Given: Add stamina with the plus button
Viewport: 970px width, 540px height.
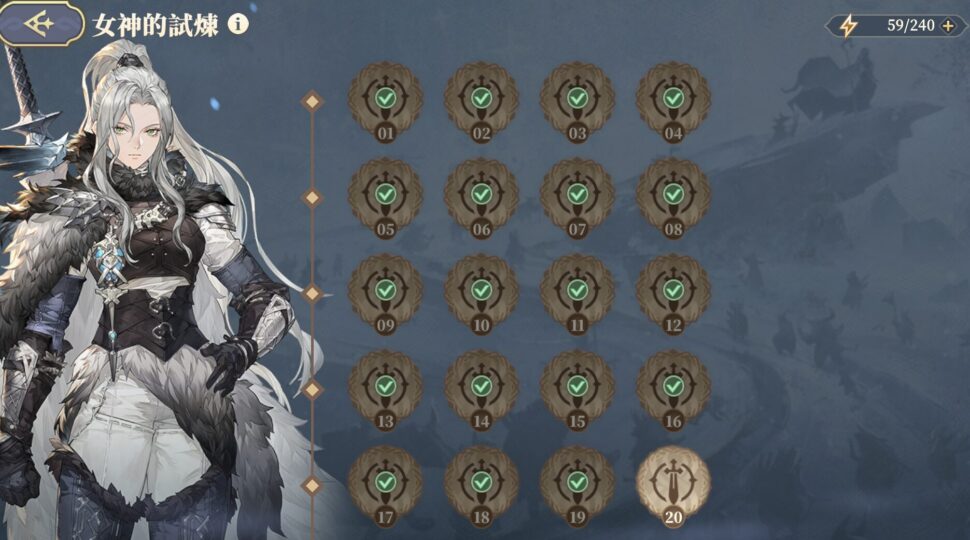Looking at the screenshot, I should click(947, 26).
